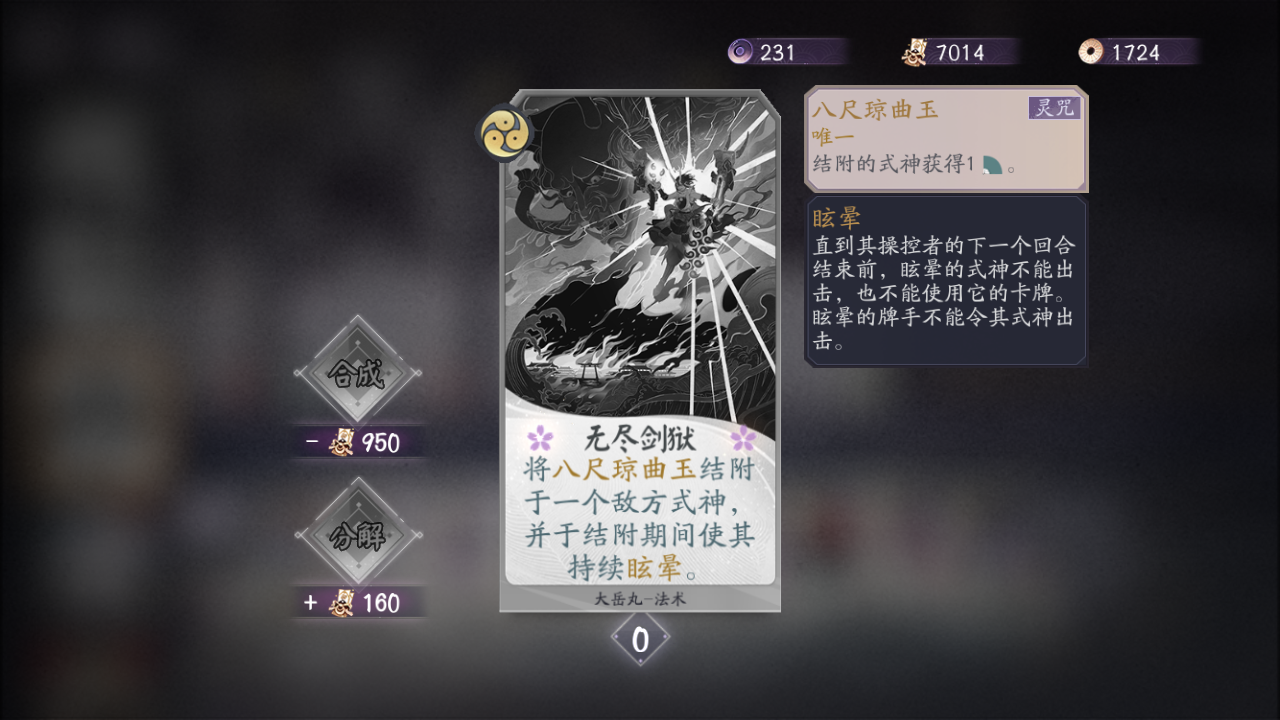The width and height of the screenshot is (1280, 720).
Task: Click the 八尺琼曲玉 tooltip panel
Action: coord(945,140)
